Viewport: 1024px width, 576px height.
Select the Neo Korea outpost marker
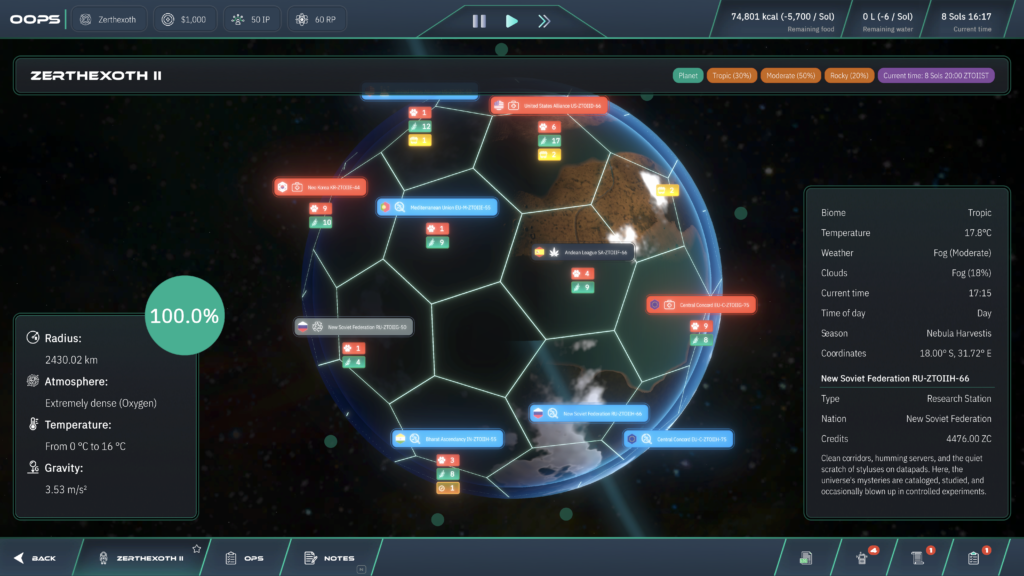[x=321, y=187]
